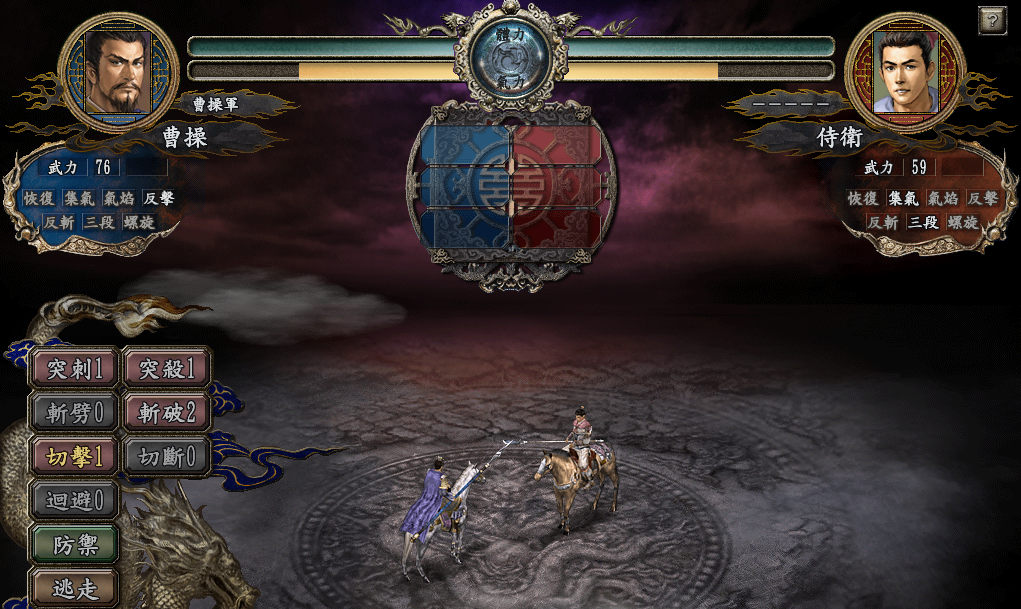This screenshot has height=609, width=1021.
Task: Choose the 切斷 command button
Action: click(167, 455)
